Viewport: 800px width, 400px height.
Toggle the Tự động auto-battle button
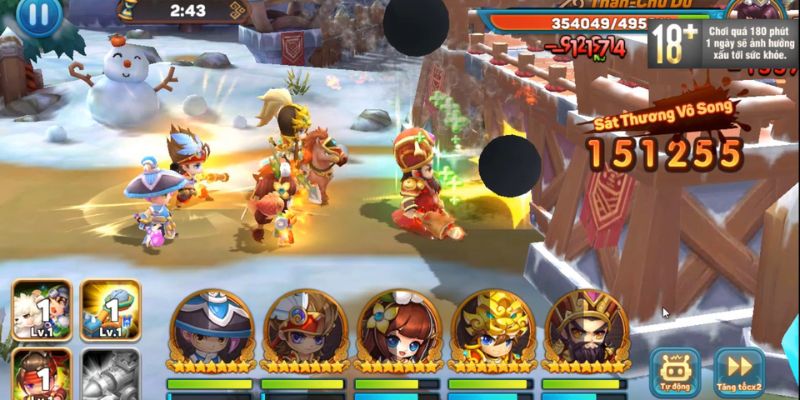(673, 368)
